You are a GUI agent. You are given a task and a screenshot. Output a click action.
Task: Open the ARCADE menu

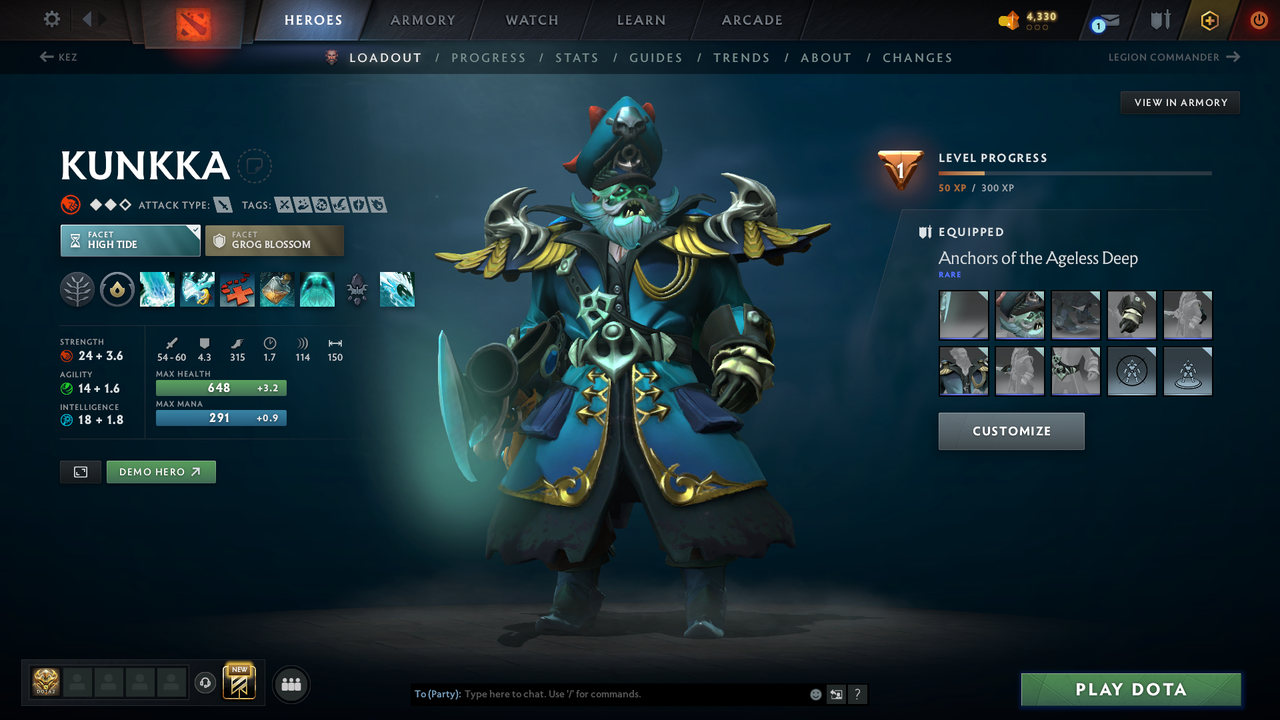[x=751, y=20]
